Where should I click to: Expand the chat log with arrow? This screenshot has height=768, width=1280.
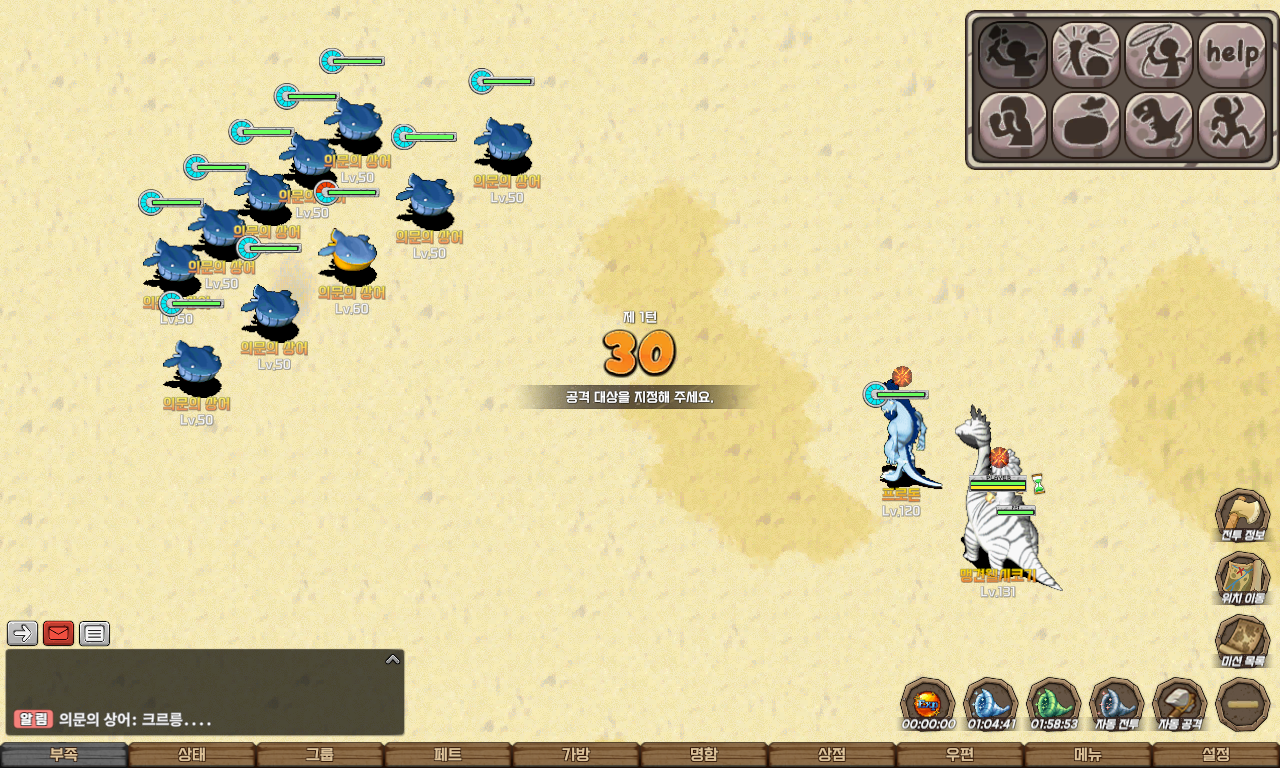(x=393, y=659)
